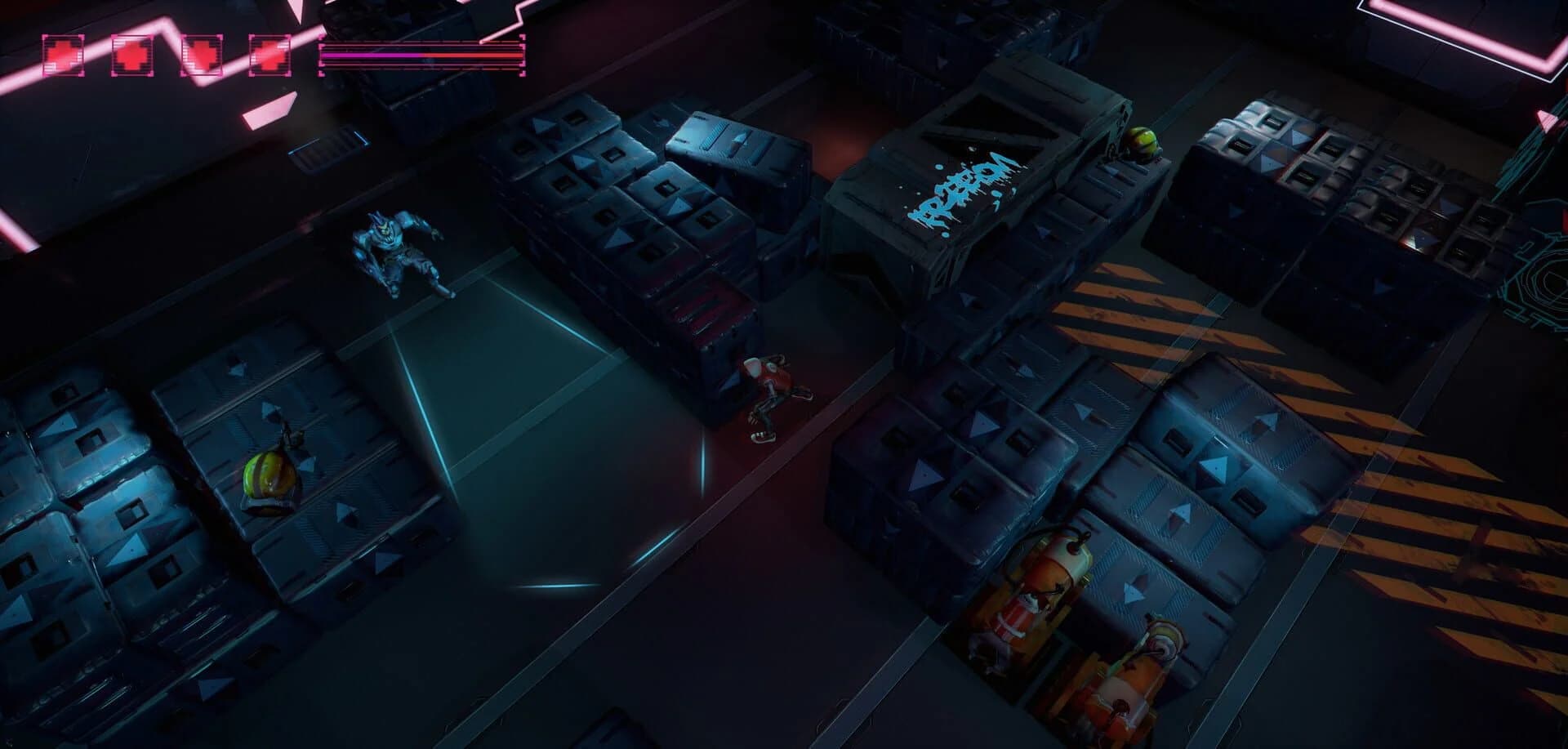
Task: Select the first health cross icon
Action: pos(63,53)
